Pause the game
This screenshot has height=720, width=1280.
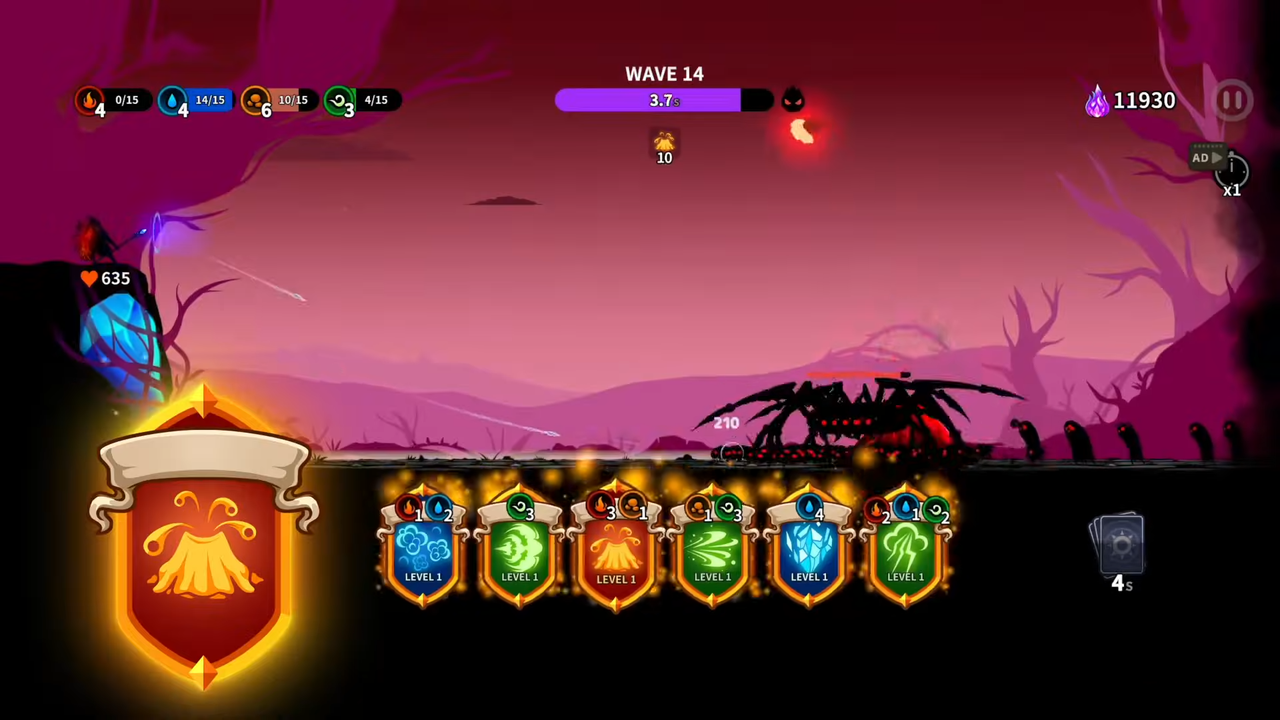[1232, 100]
